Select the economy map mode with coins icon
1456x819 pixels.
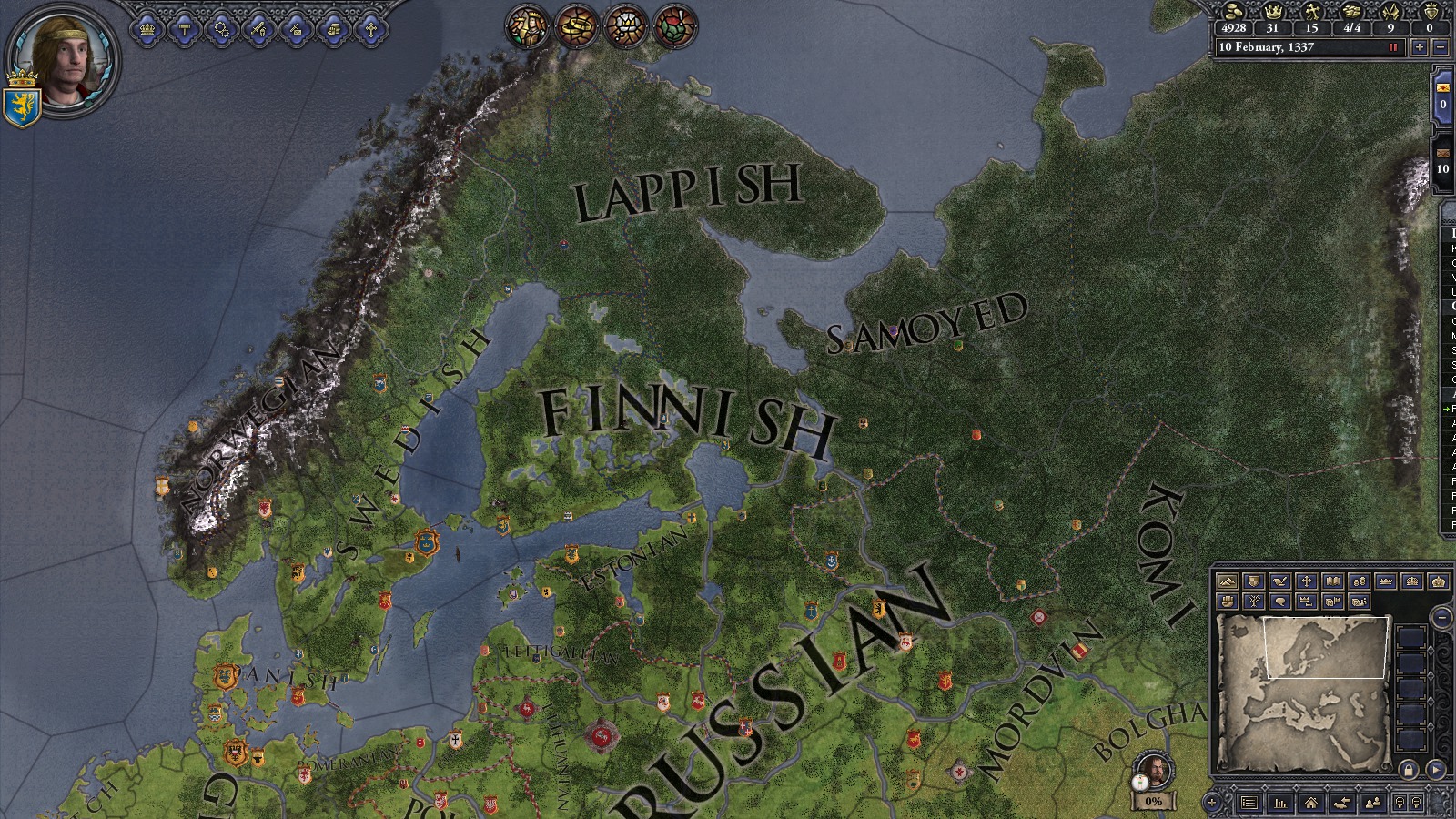(x=1359, y=582)
